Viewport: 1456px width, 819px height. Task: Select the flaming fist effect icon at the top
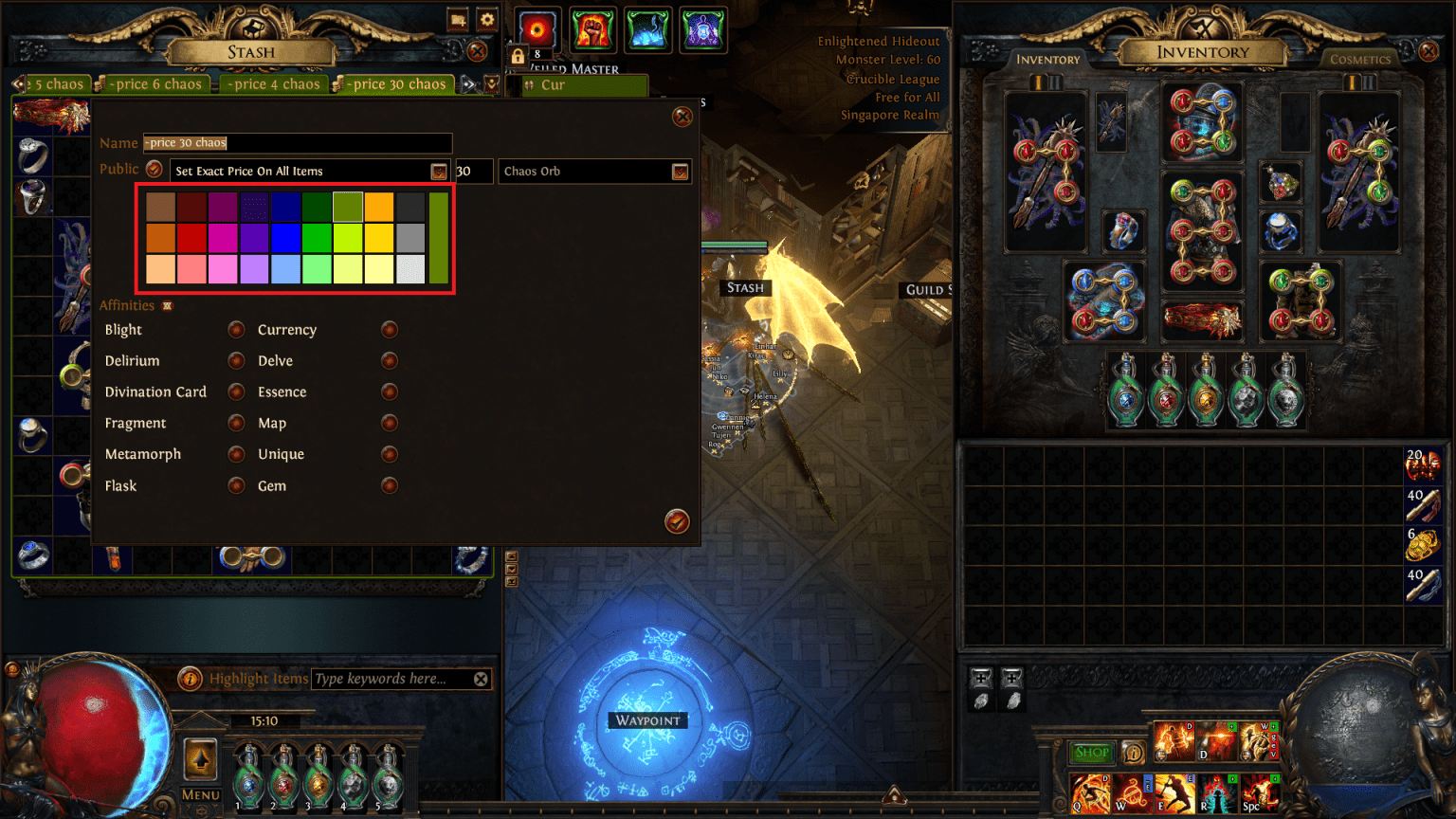(592, 28)
